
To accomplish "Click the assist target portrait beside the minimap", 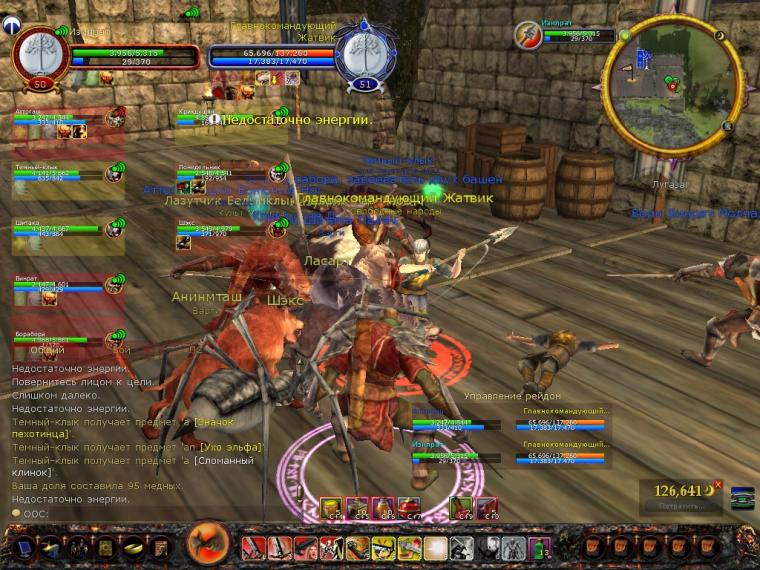I will [x=529, y=36].
